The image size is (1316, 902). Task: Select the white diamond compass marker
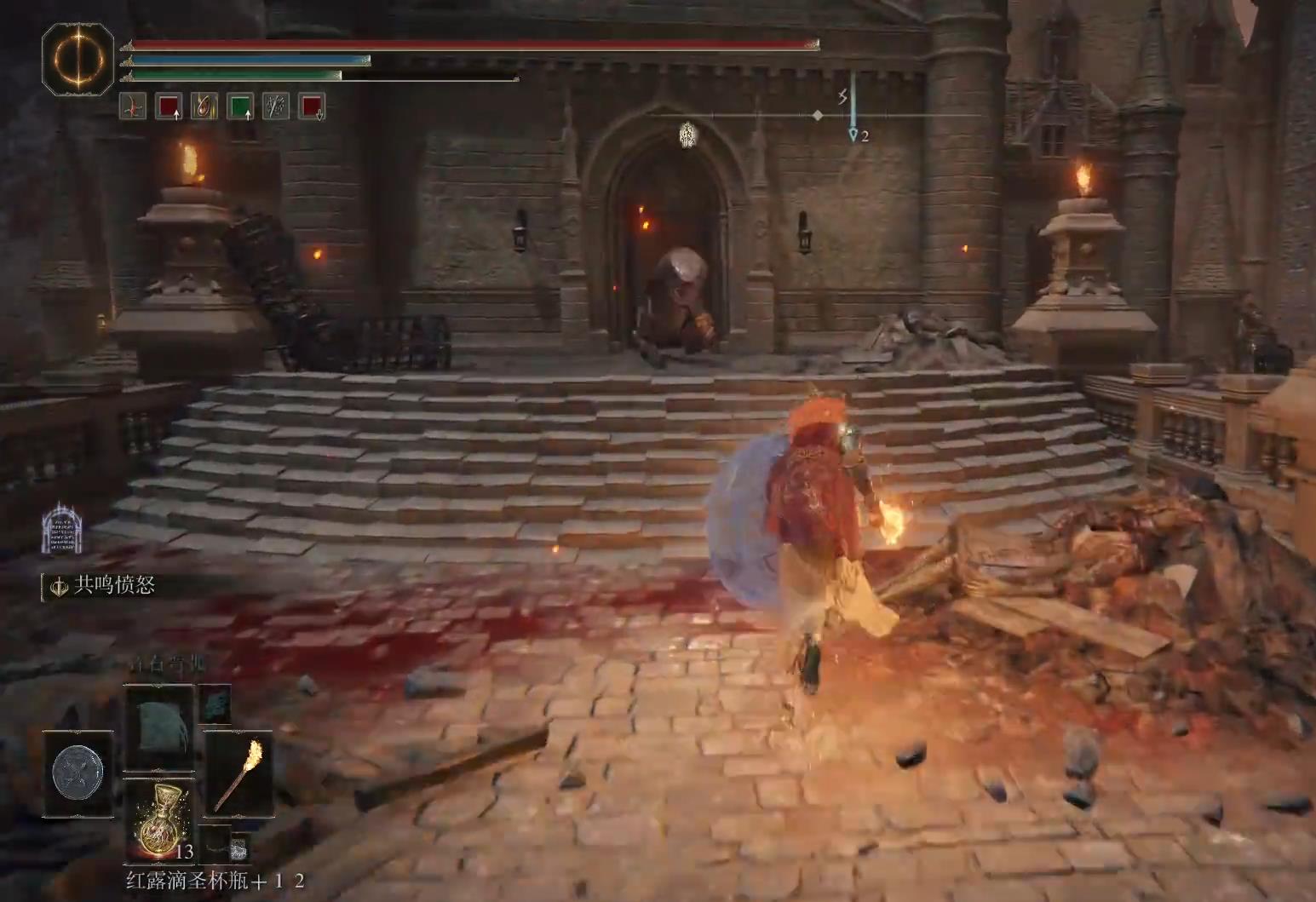pyautogui.click(x=818, y=115)
